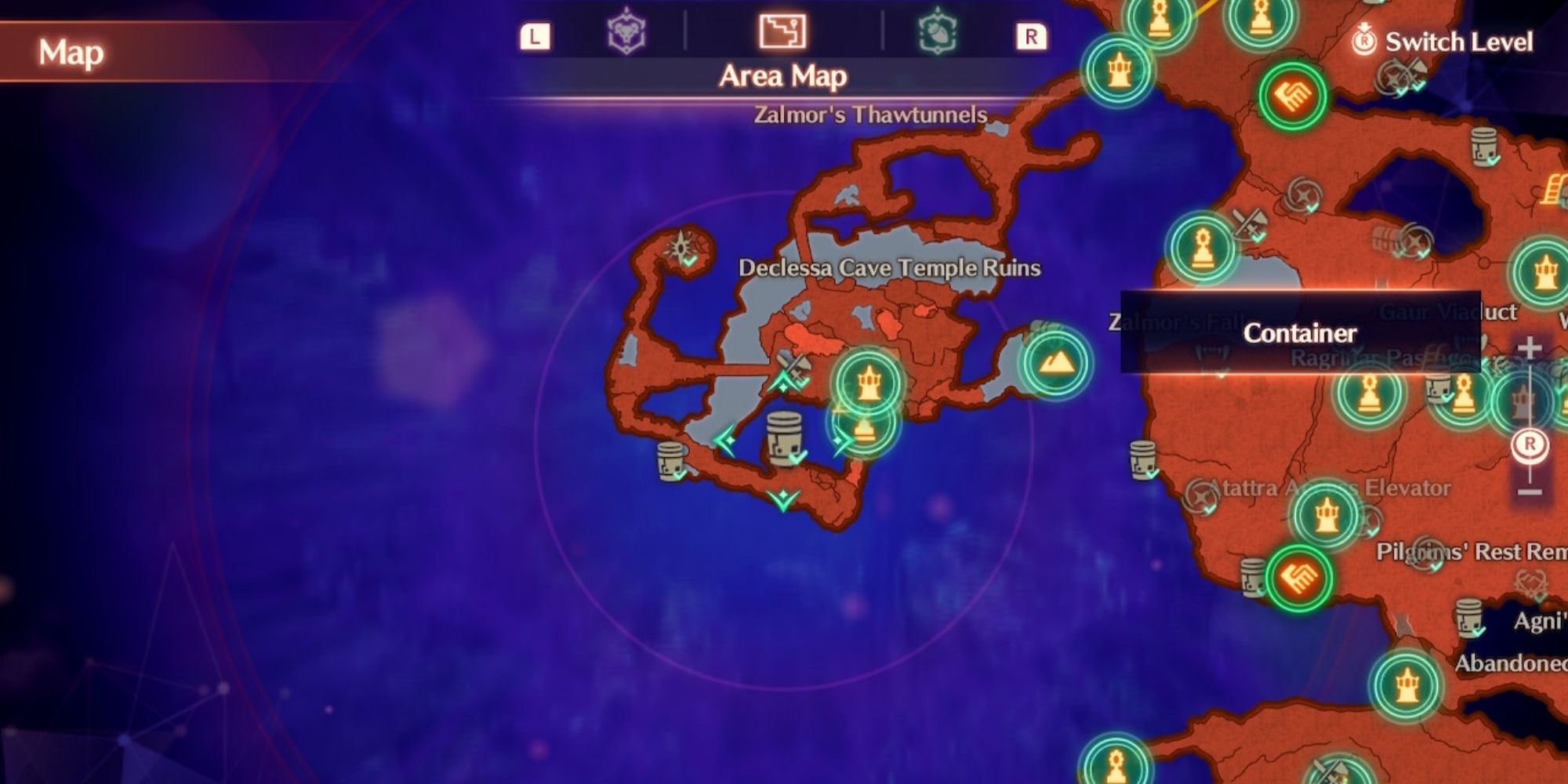Select the highlighted Area Map tab icon

pos(784,32)
